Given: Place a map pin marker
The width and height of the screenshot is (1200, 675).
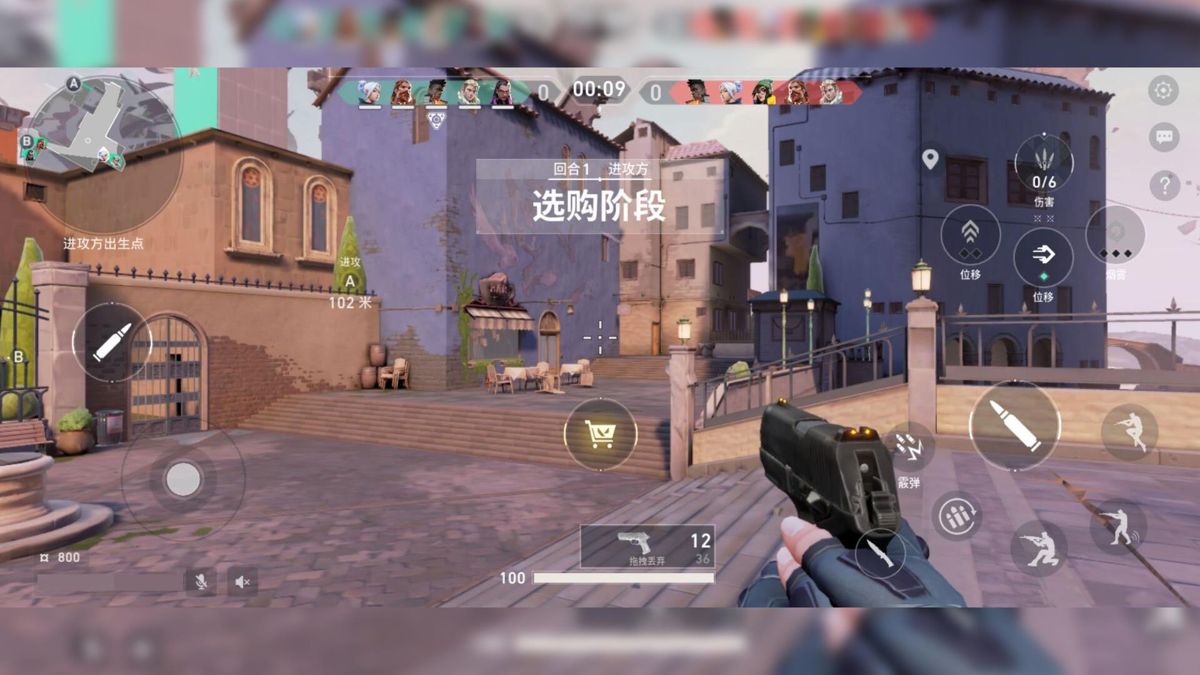Looking at the screenshot, I should click(931, 159).
